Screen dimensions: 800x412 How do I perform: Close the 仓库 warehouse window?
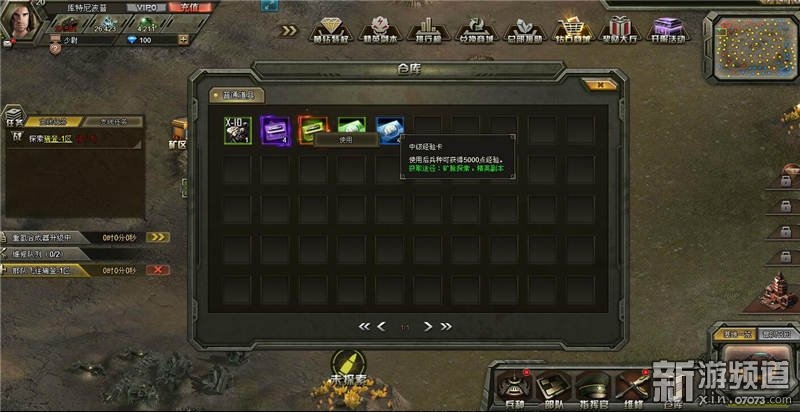click(600, 86)
